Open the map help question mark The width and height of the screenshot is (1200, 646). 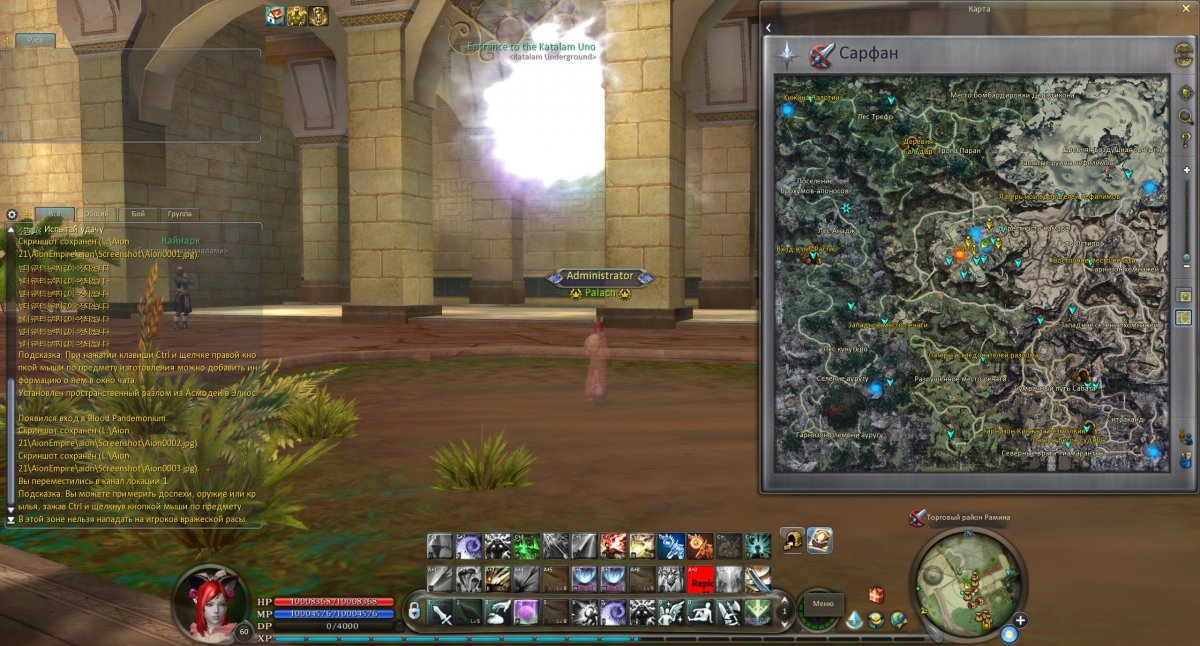point(1185,139)
